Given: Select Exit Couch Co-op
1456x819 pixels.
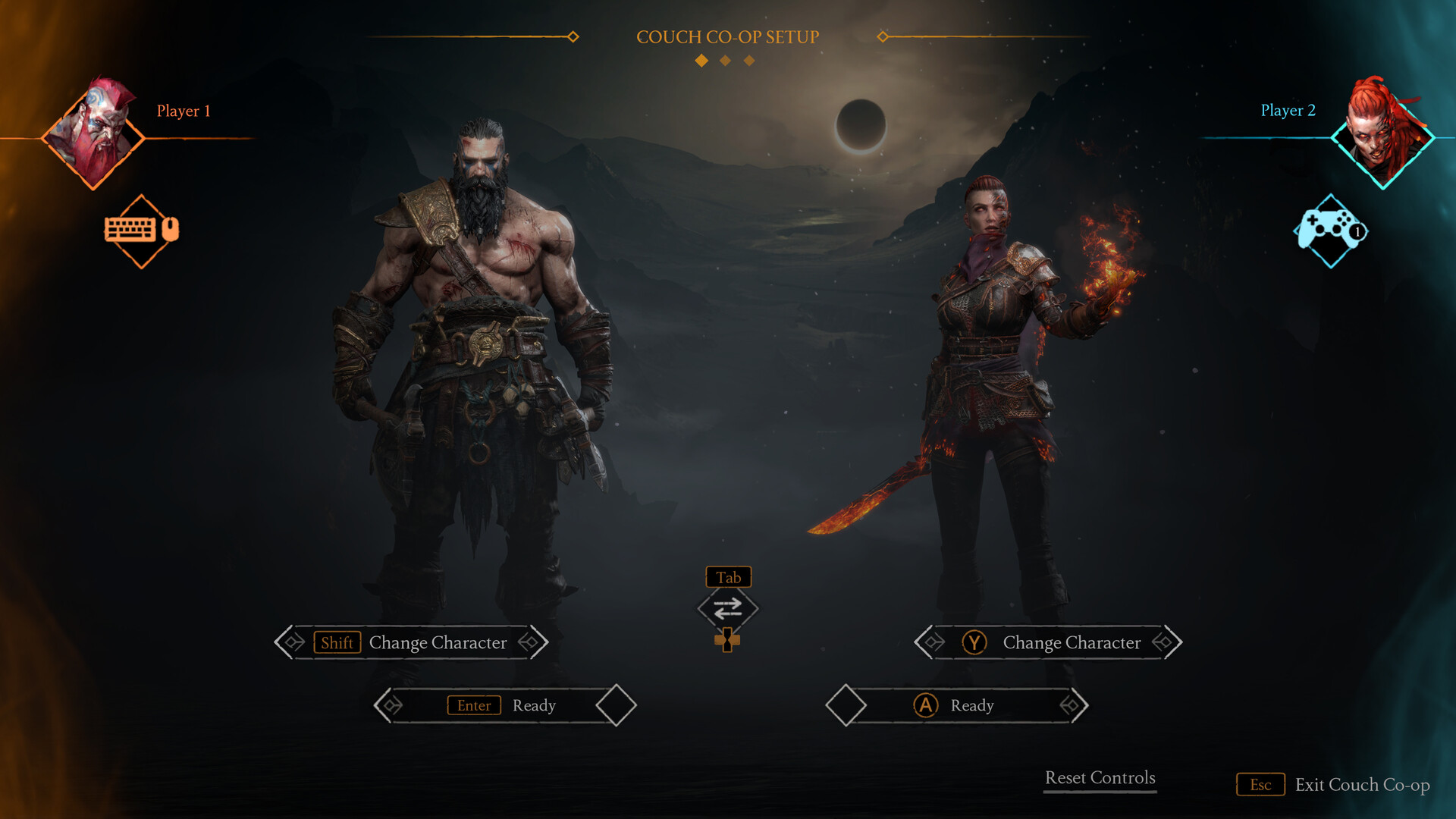Looking at the screenshot, I should point(1363,785).
